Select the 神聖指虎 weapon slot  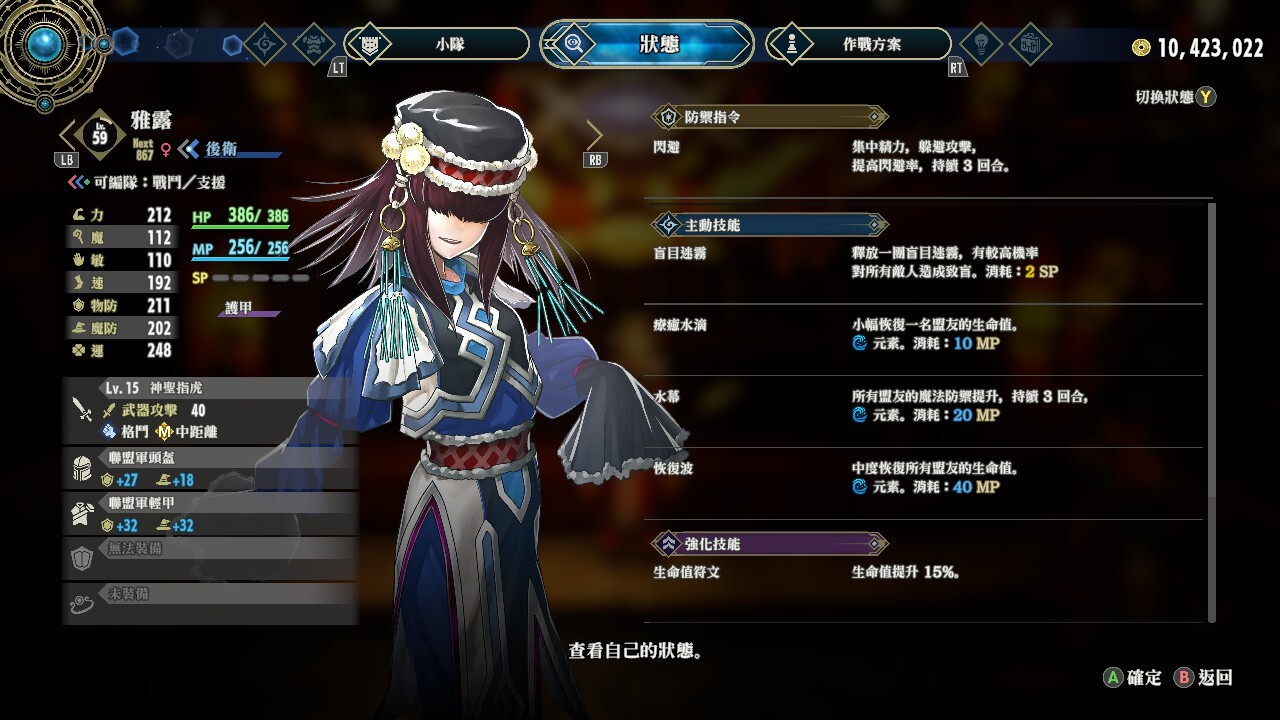pyautogui.click(x=210, y=409)
